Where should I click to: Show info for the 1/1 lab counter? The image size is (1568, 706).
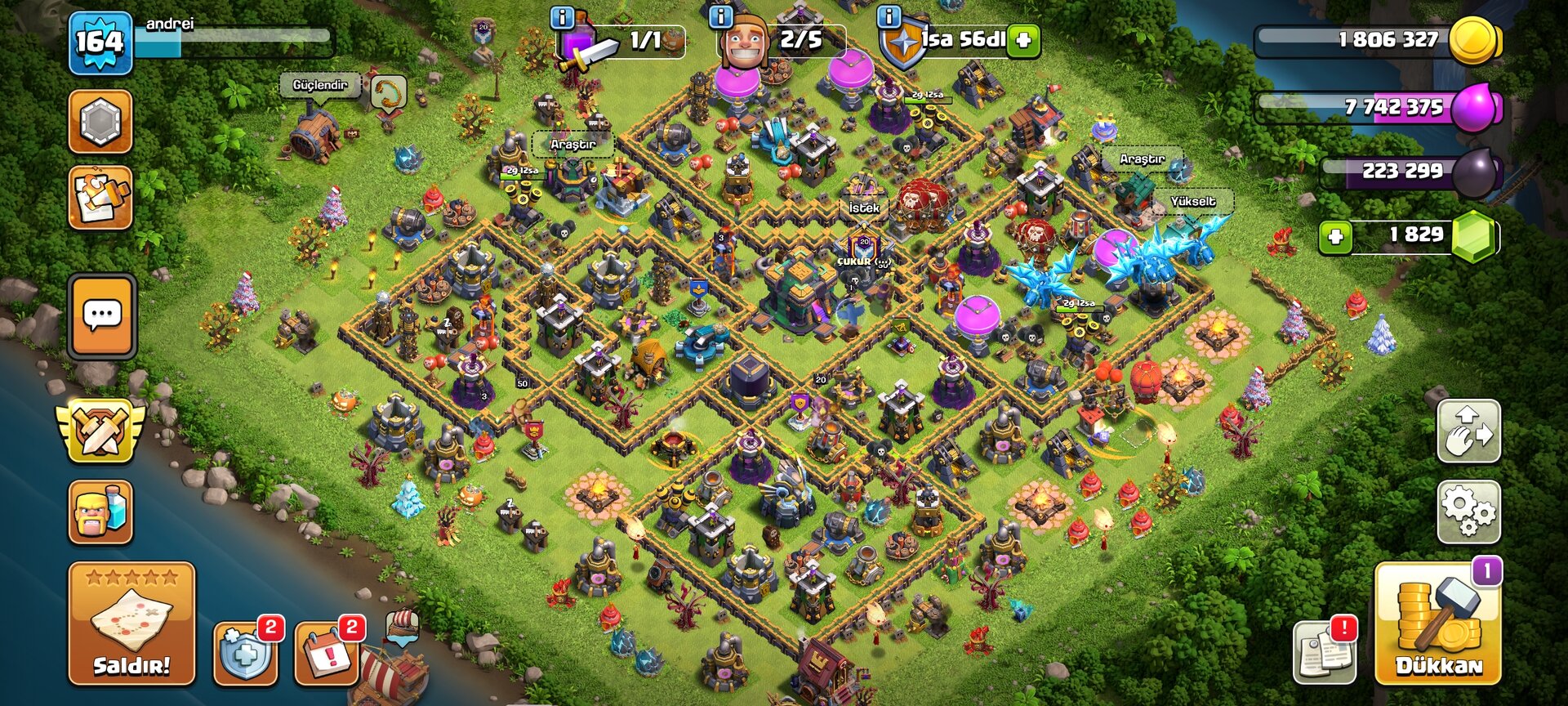[x=563, y=17]
